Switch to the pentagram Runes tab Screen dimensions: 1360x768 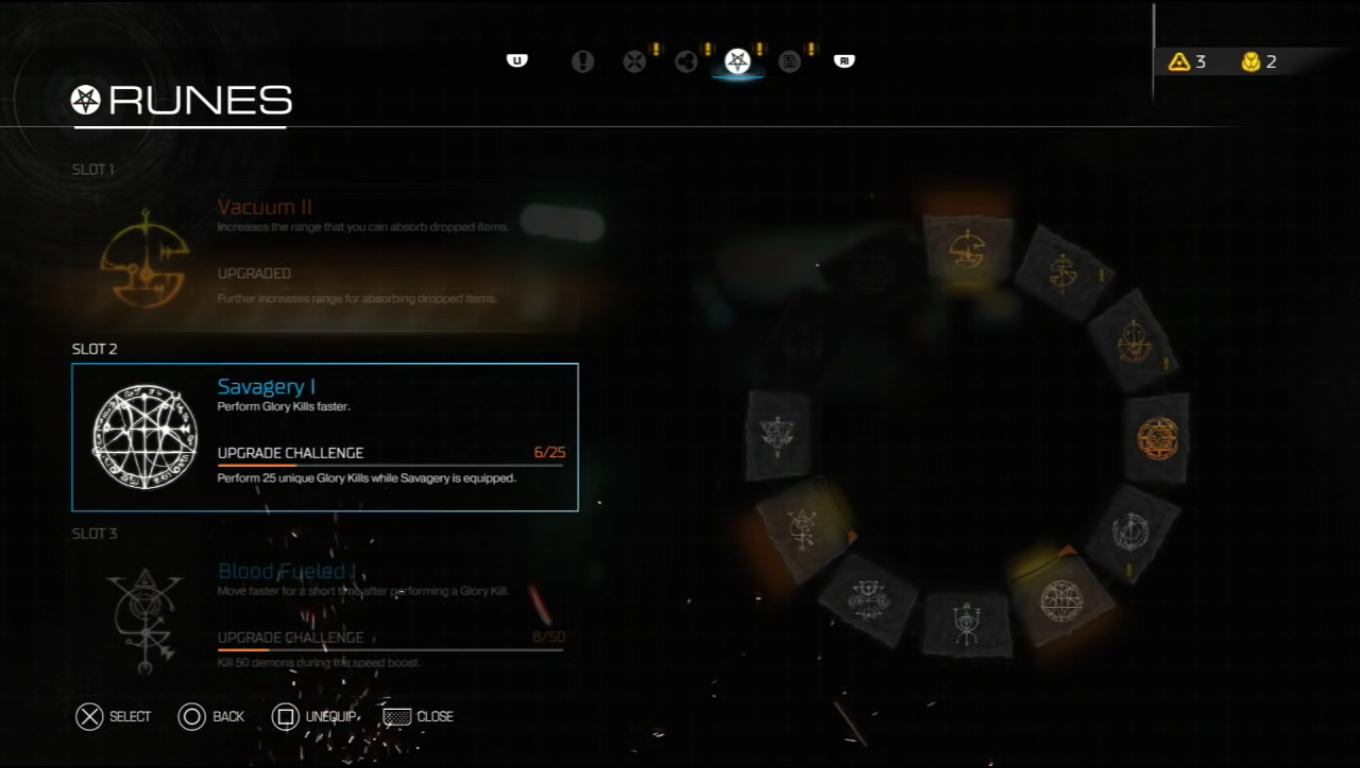tap(737, 60)
